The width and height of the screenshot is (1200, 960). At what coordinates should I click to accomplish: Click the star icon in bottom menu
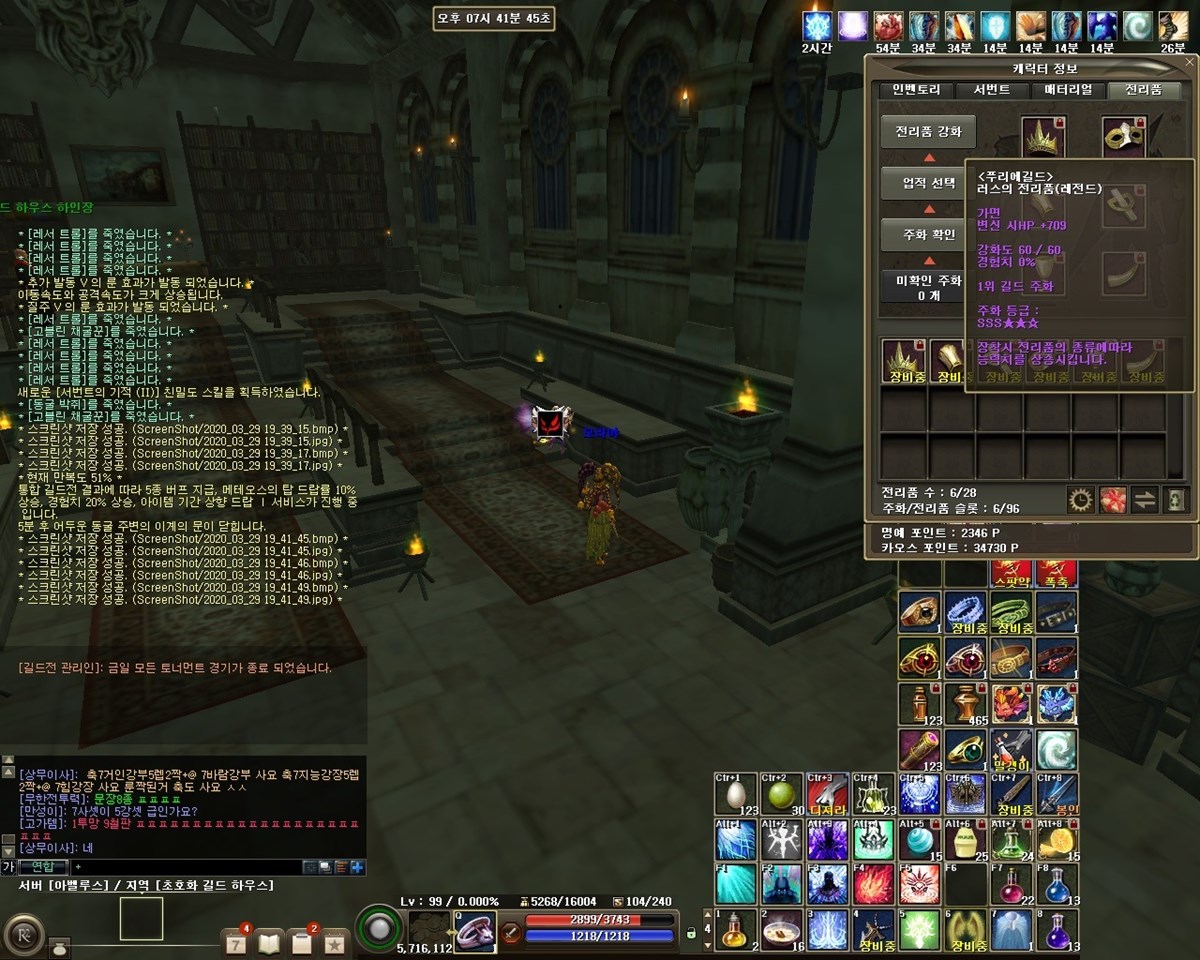click(x=334, y=942)
